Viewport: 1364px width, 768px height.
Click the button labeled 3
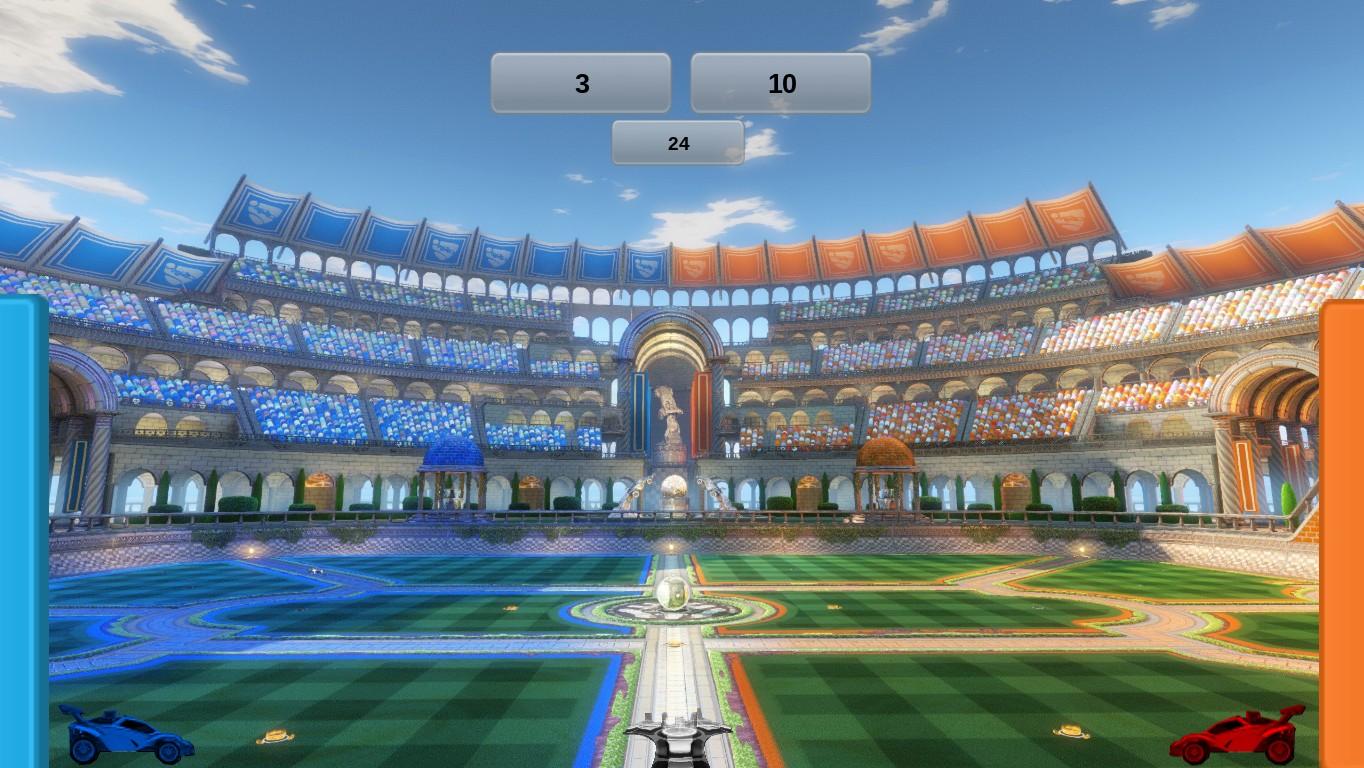click(x=581, y=83)
